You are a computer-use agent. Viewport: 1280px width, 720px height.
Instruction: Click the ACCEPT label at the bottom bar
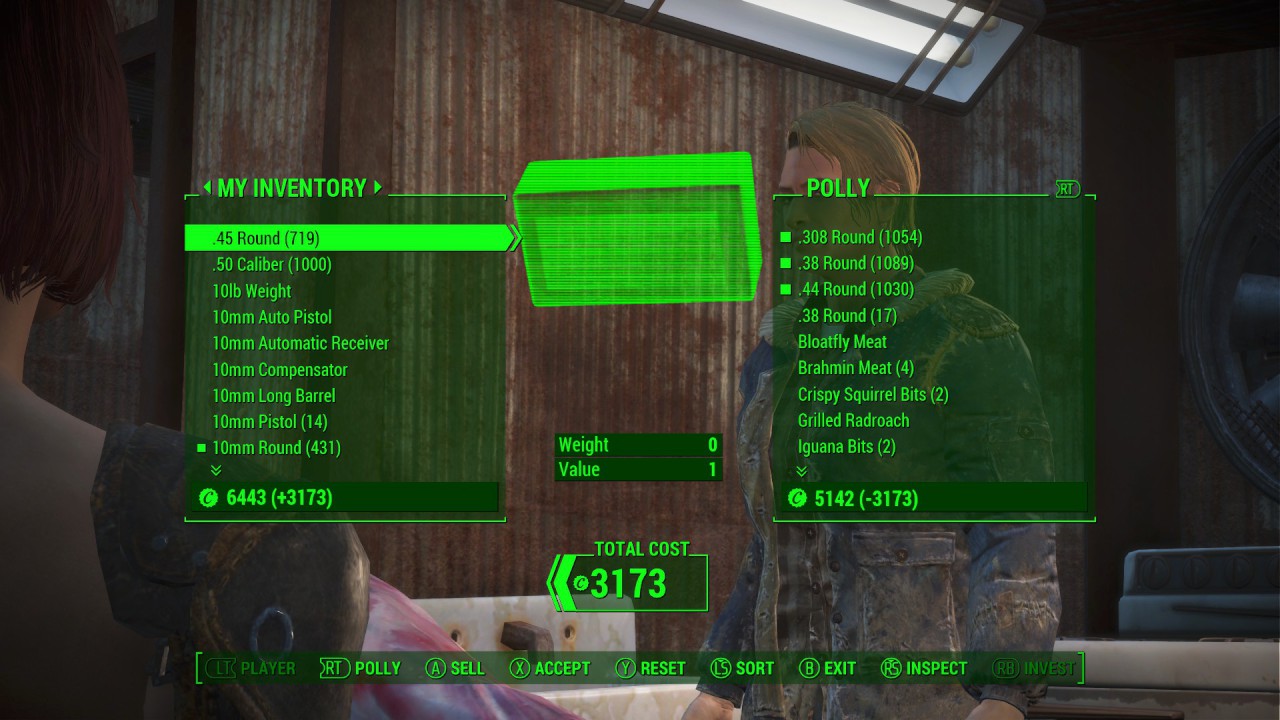point(562,668)
